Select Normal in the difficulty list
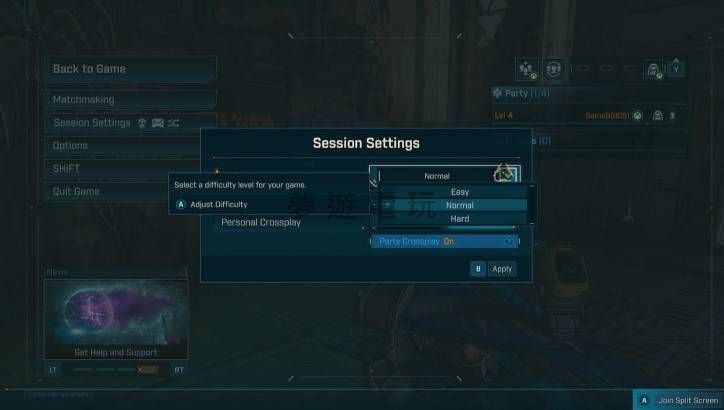The width and height of the screenshot is (724, 410). (x=459, y=205)
